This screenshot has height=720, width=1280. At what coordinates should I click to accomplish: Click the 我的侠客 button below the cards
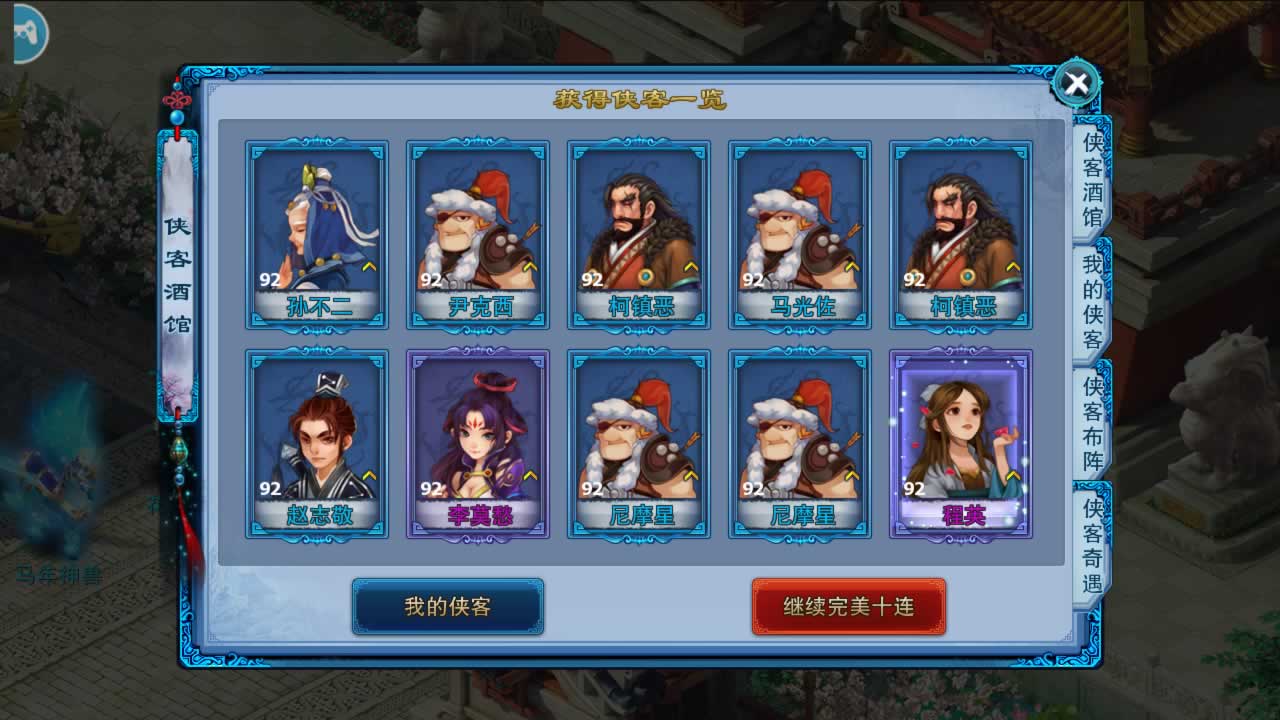447,606
